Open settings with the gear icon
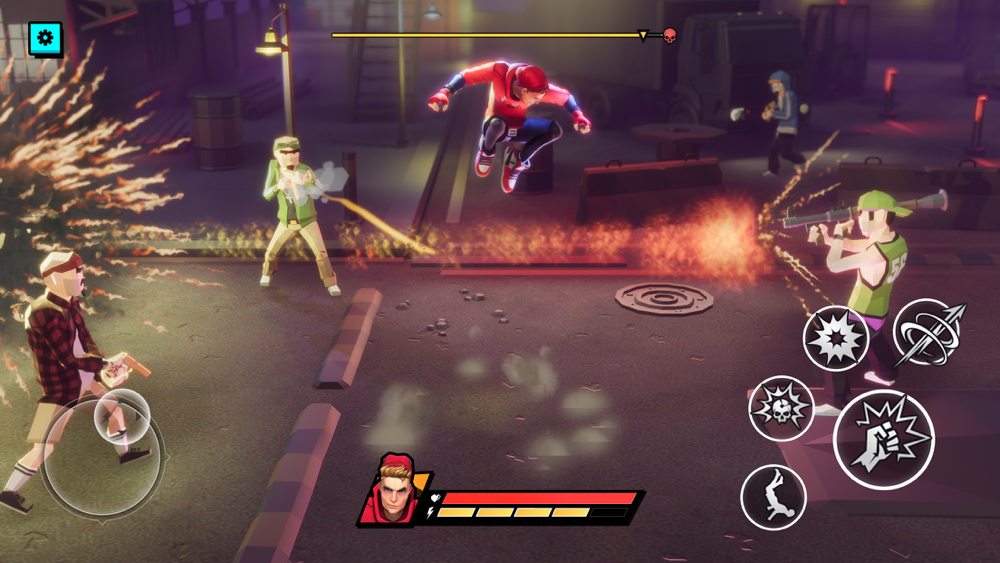This screenshot has height=563, width=1000. point(45,39)
